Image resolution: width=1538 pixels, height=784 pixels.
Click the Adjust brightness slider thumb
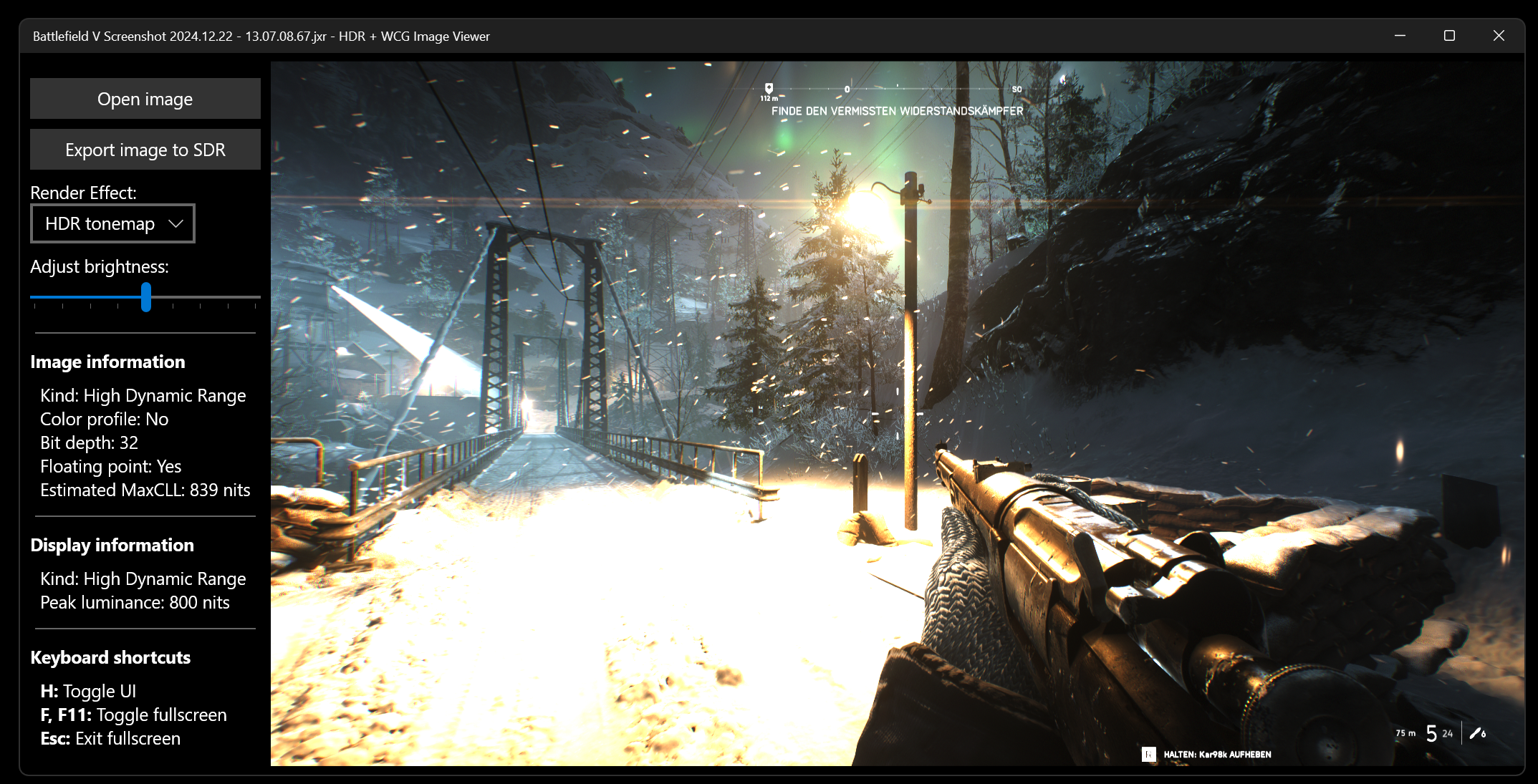pyautogui.click(x=146, y=299)
